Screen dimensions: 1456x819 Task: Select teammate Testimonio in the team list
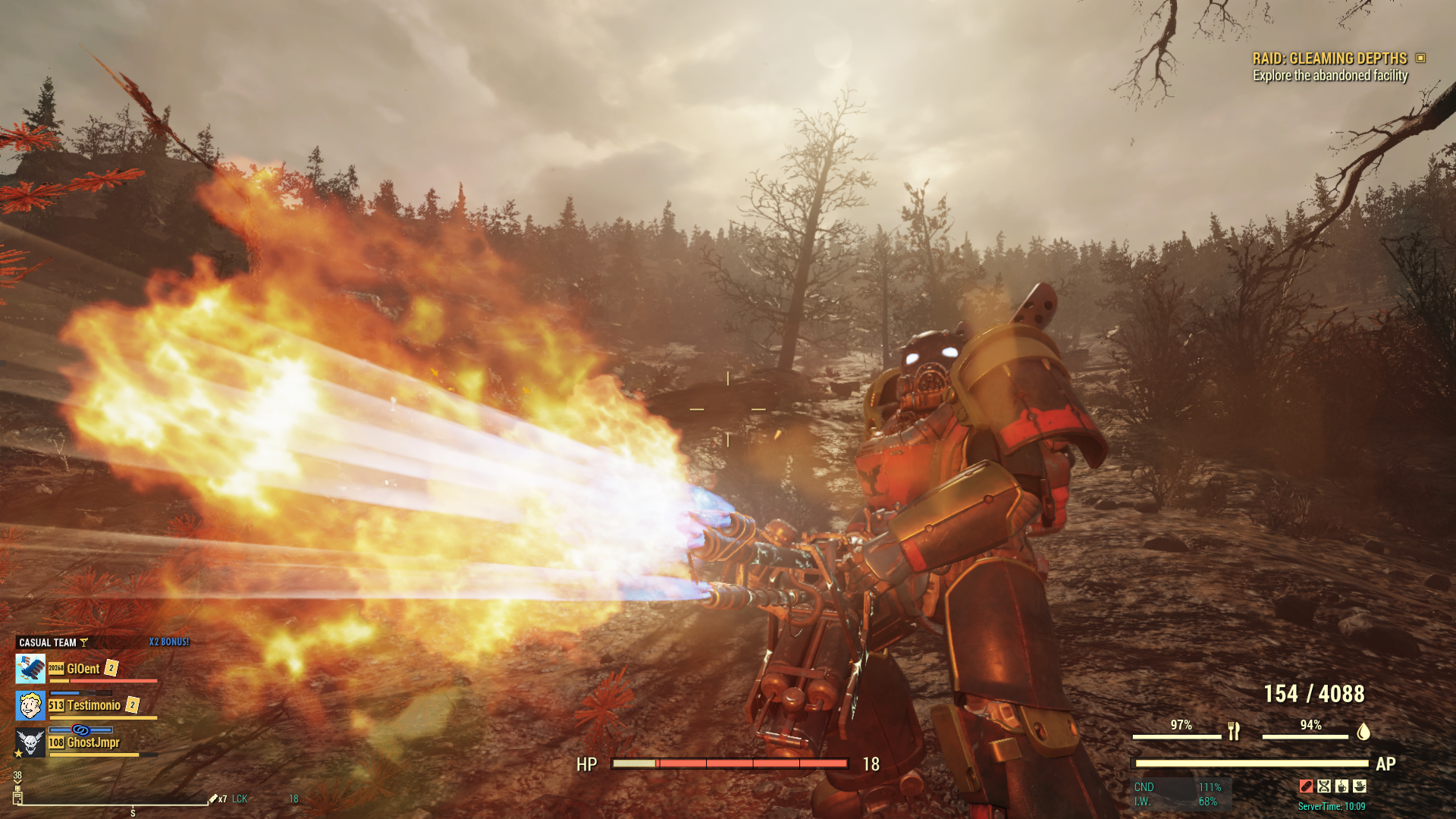[x=93, y=706]
